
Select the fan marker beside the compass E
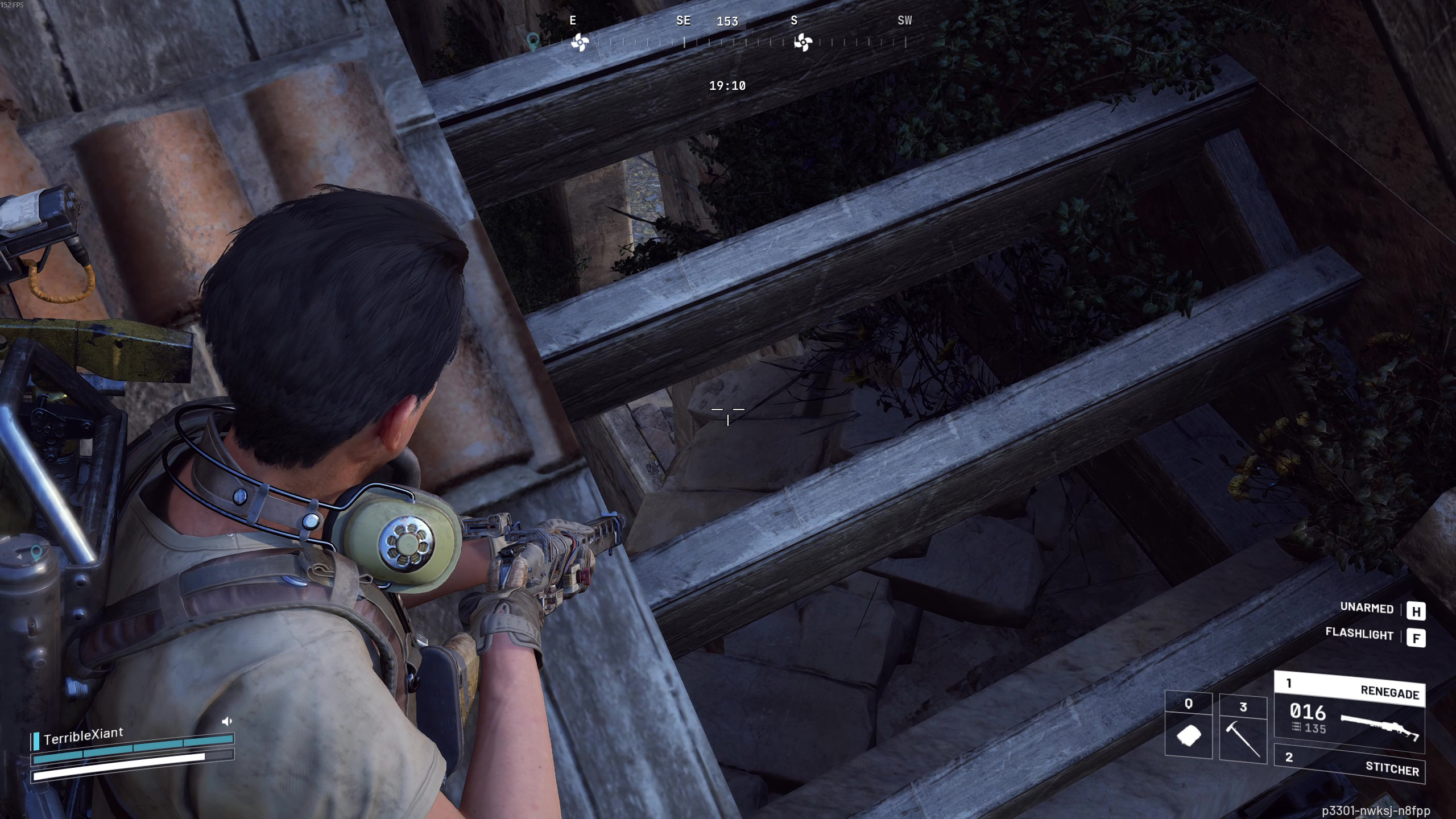pos(580,42)
